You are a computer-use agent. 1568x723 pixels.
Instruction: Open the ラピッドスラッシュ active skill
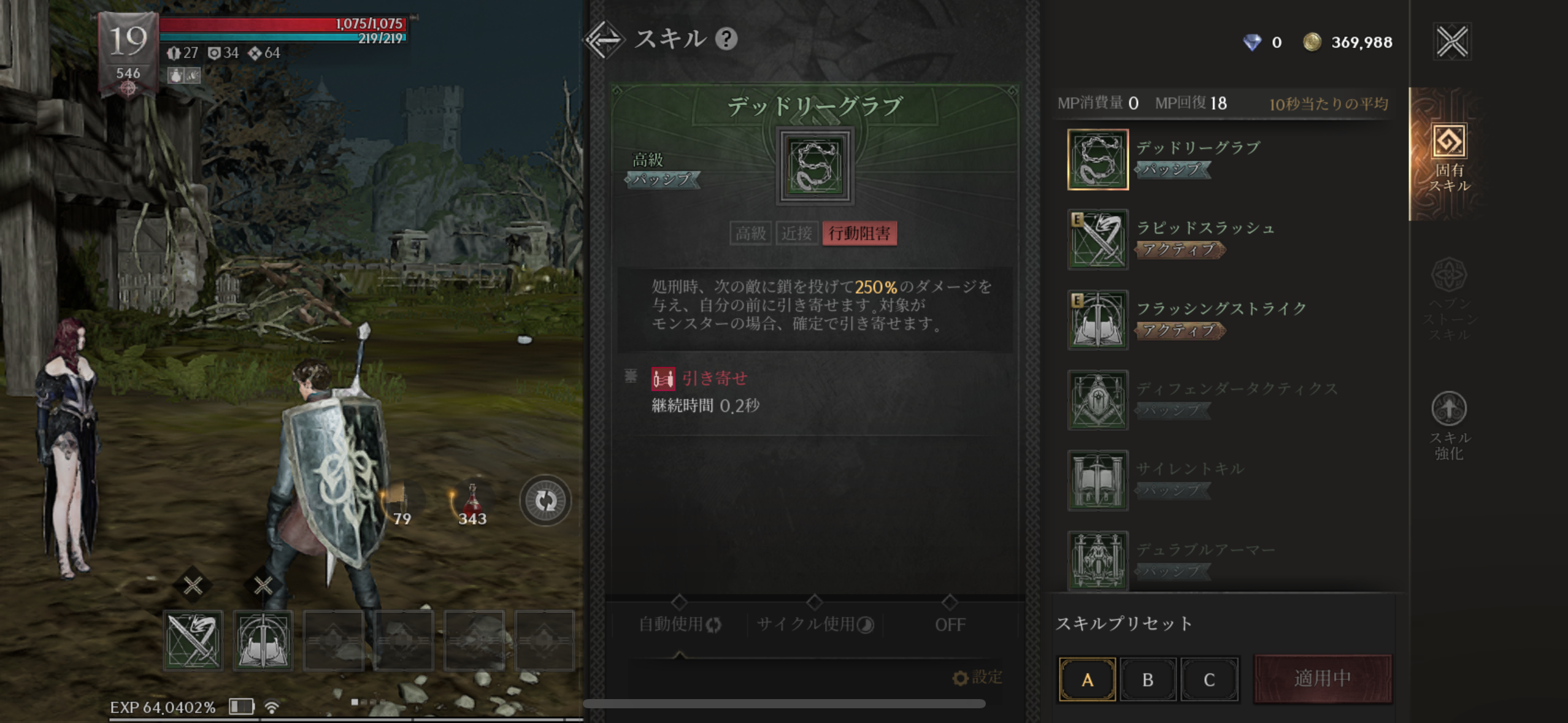[1097, 239]
